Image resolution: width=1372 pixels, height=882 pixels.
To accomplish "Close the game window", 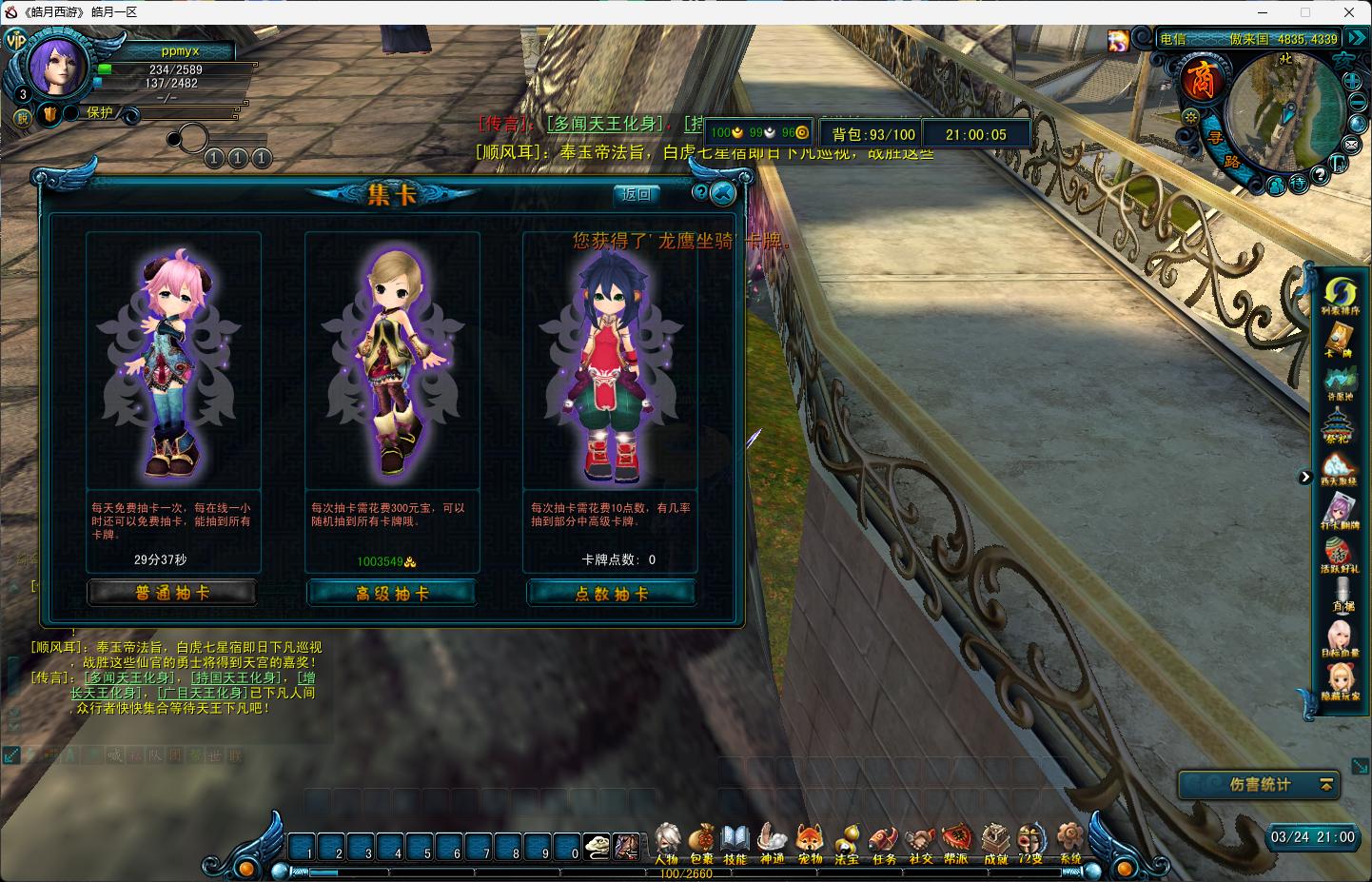I will 1349,12.
